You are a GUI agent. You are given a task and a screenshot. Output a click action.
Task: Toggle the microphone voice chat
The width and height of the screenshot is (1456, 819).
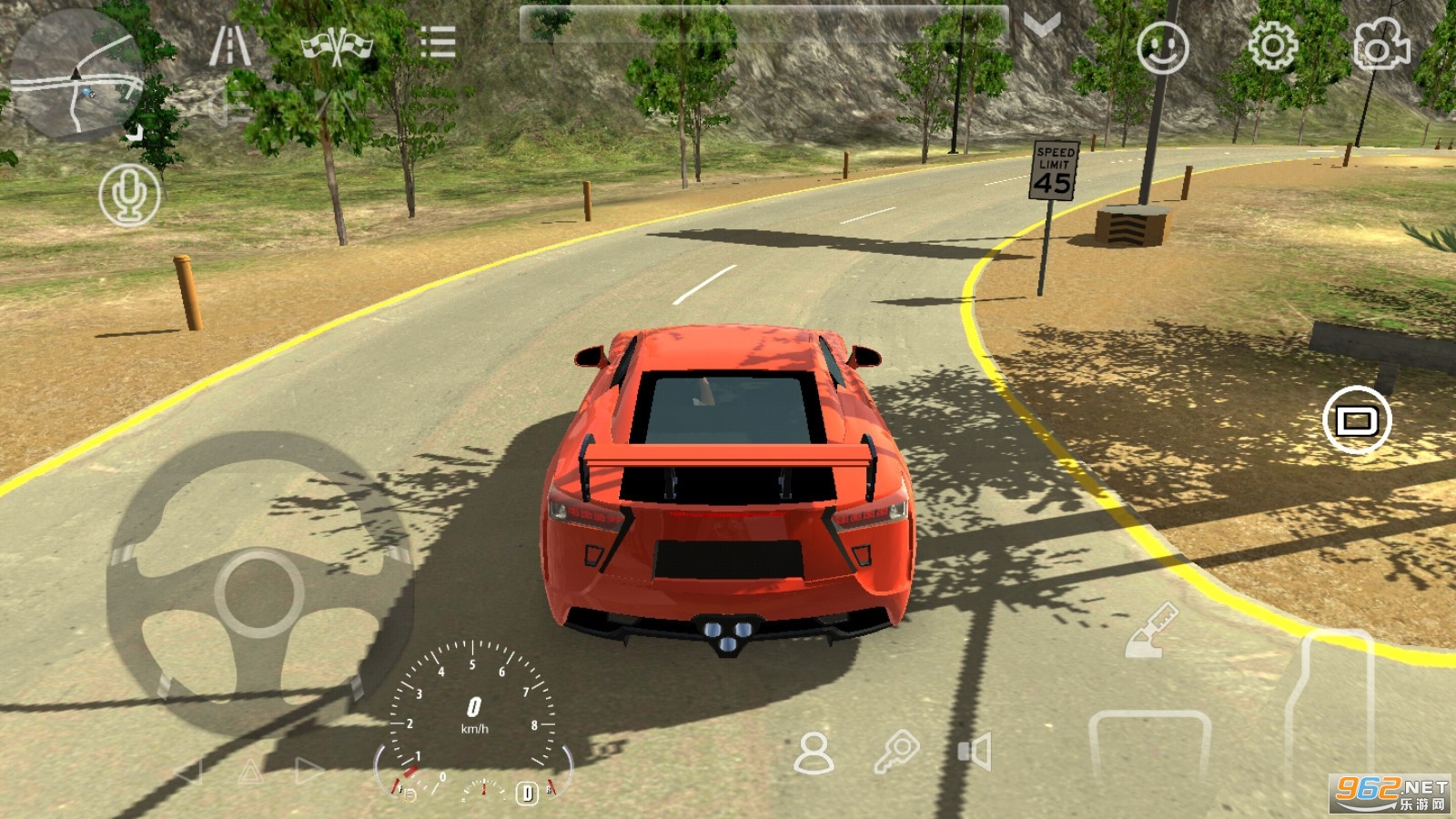(x=129, y=195)
